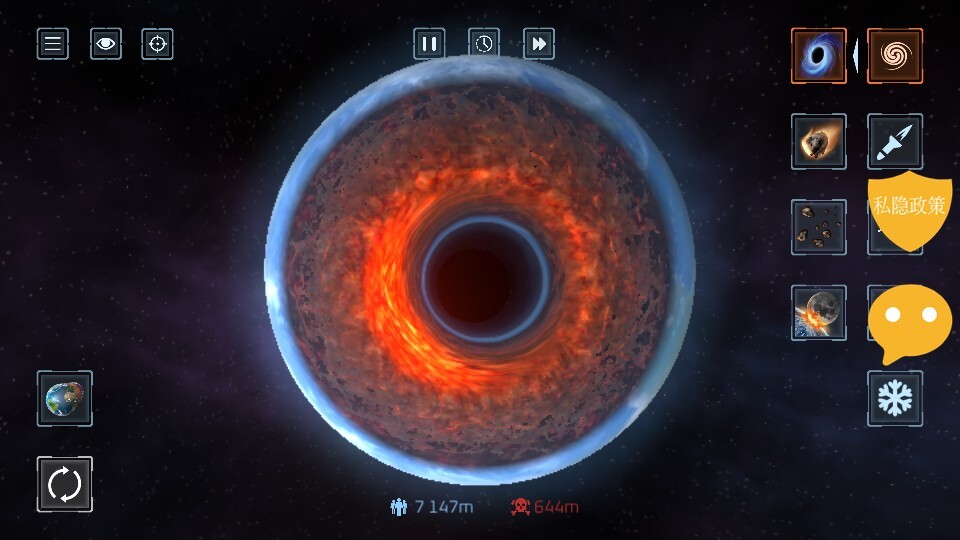The width and height of the screenshot is (960, 540).
Task: Toggle the eye visibility button
Action: click(x=106, y=44)
